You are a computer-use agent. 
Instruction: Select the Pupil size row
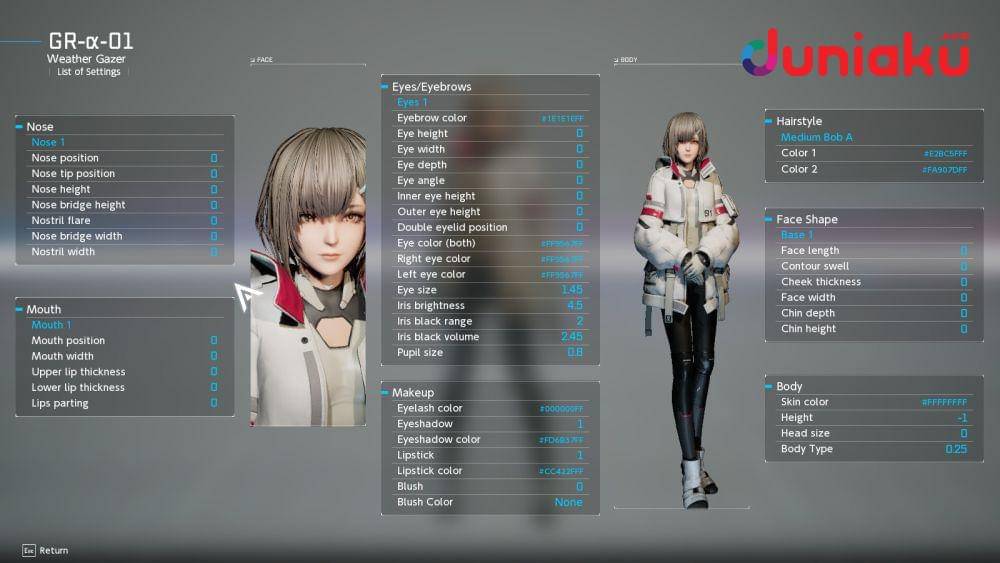(x=490, y=353)
